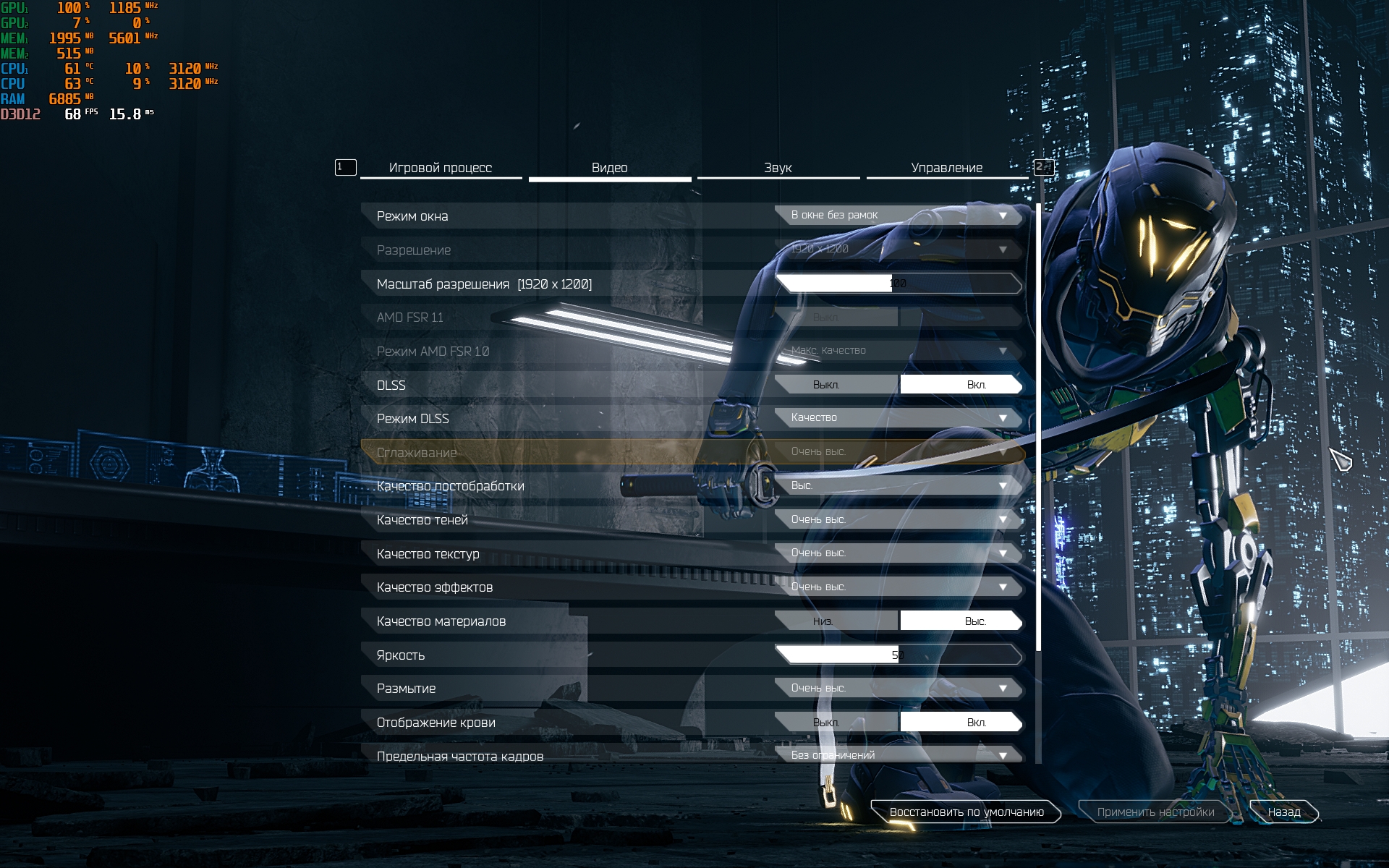Click Восстановить по умолчанию button
The height and width of the screenshot is (868, 1389).
pyautogui.click(x=966, y=812)
